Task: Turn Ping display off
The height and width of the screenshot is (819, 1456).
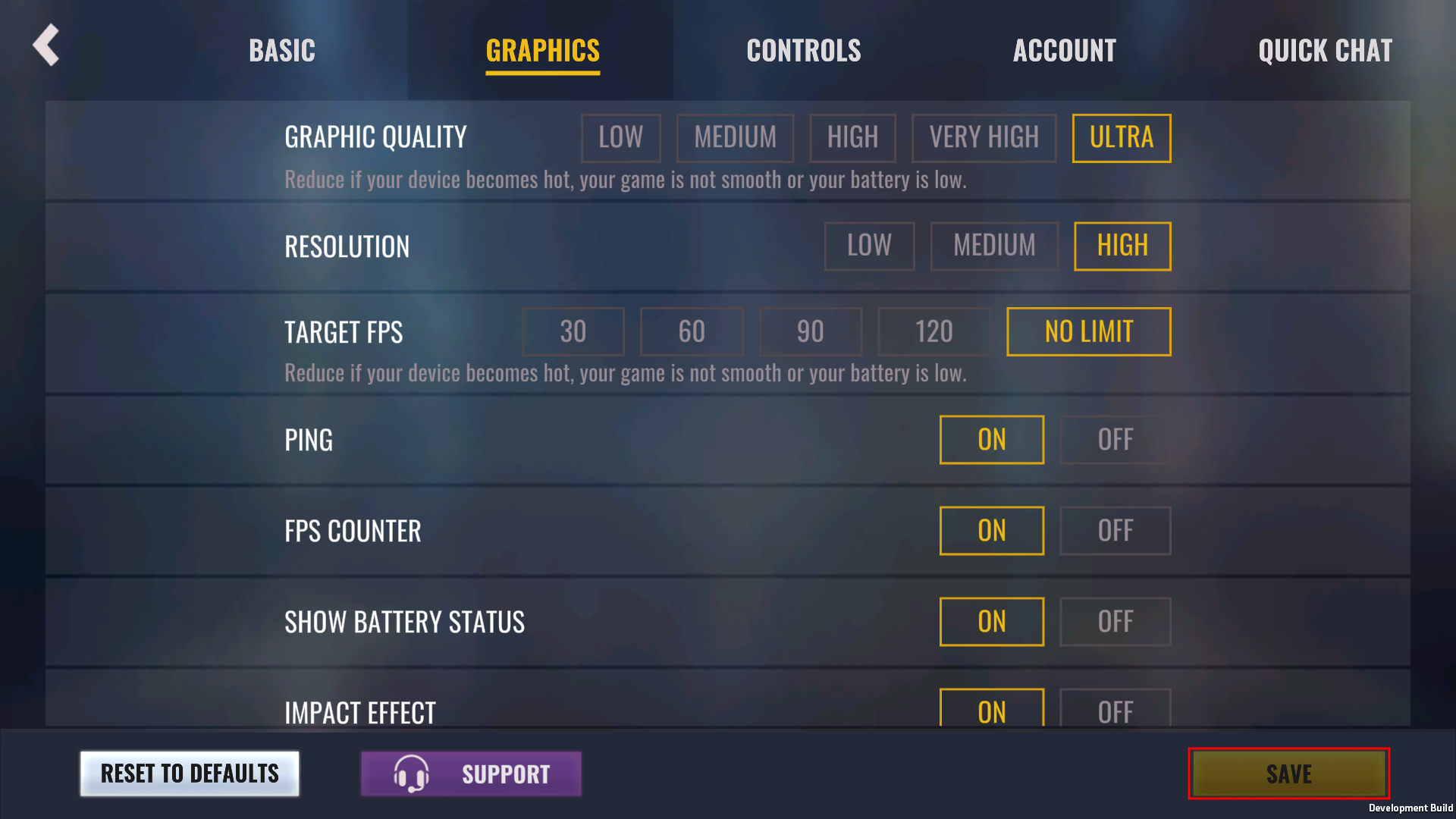Action: pos(1115,440)
